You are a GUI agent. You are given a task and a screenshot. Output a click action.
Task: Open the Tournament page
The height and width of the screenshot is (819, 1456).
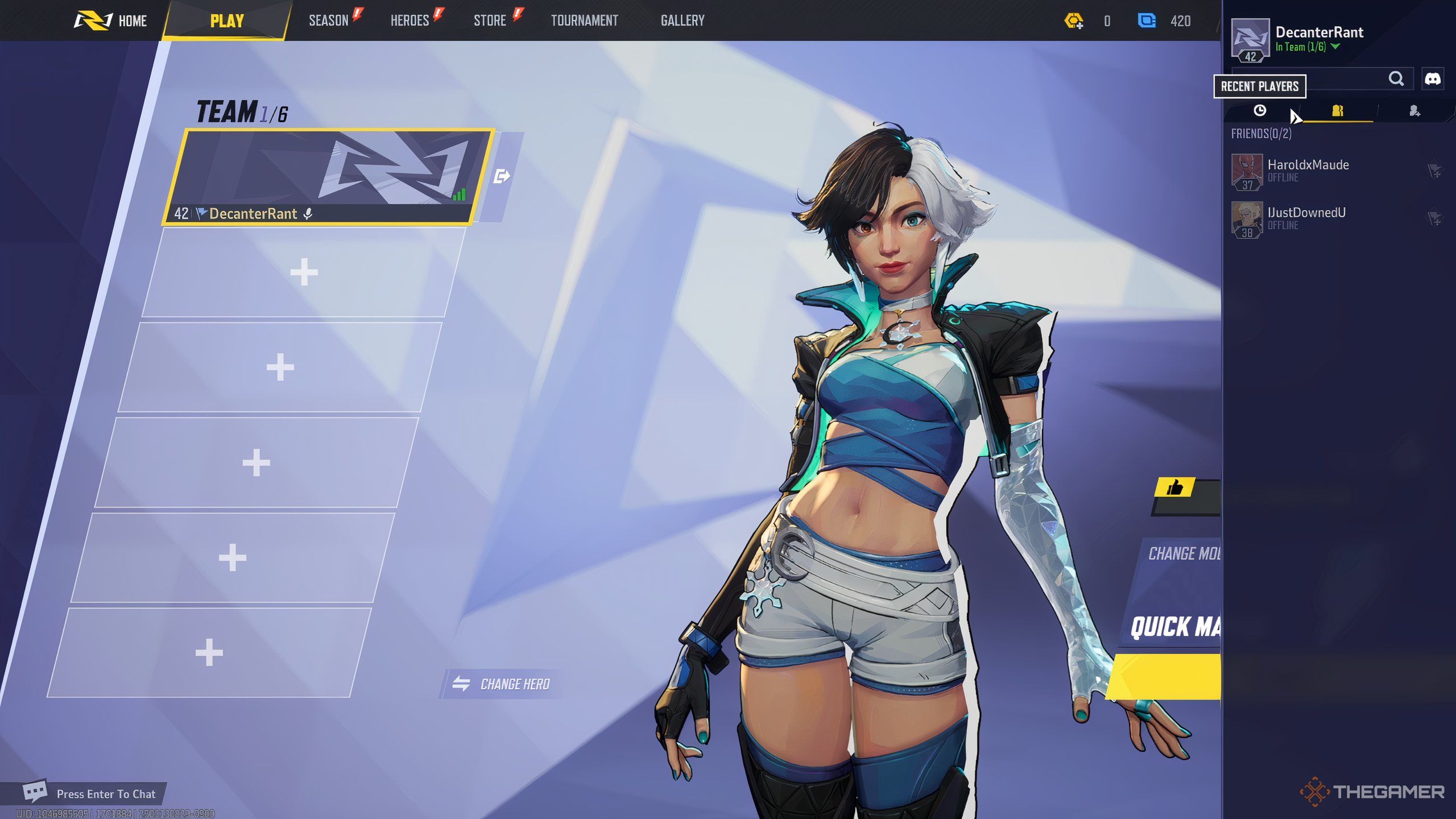(x=585, y=21)
